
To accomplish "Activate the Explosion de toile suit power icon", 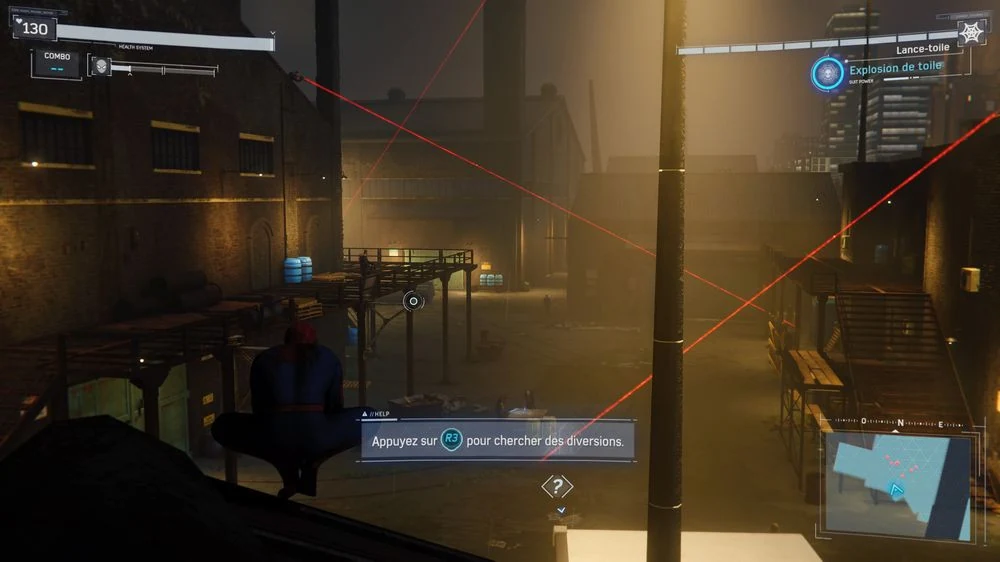I will click(x=827, y=73).
